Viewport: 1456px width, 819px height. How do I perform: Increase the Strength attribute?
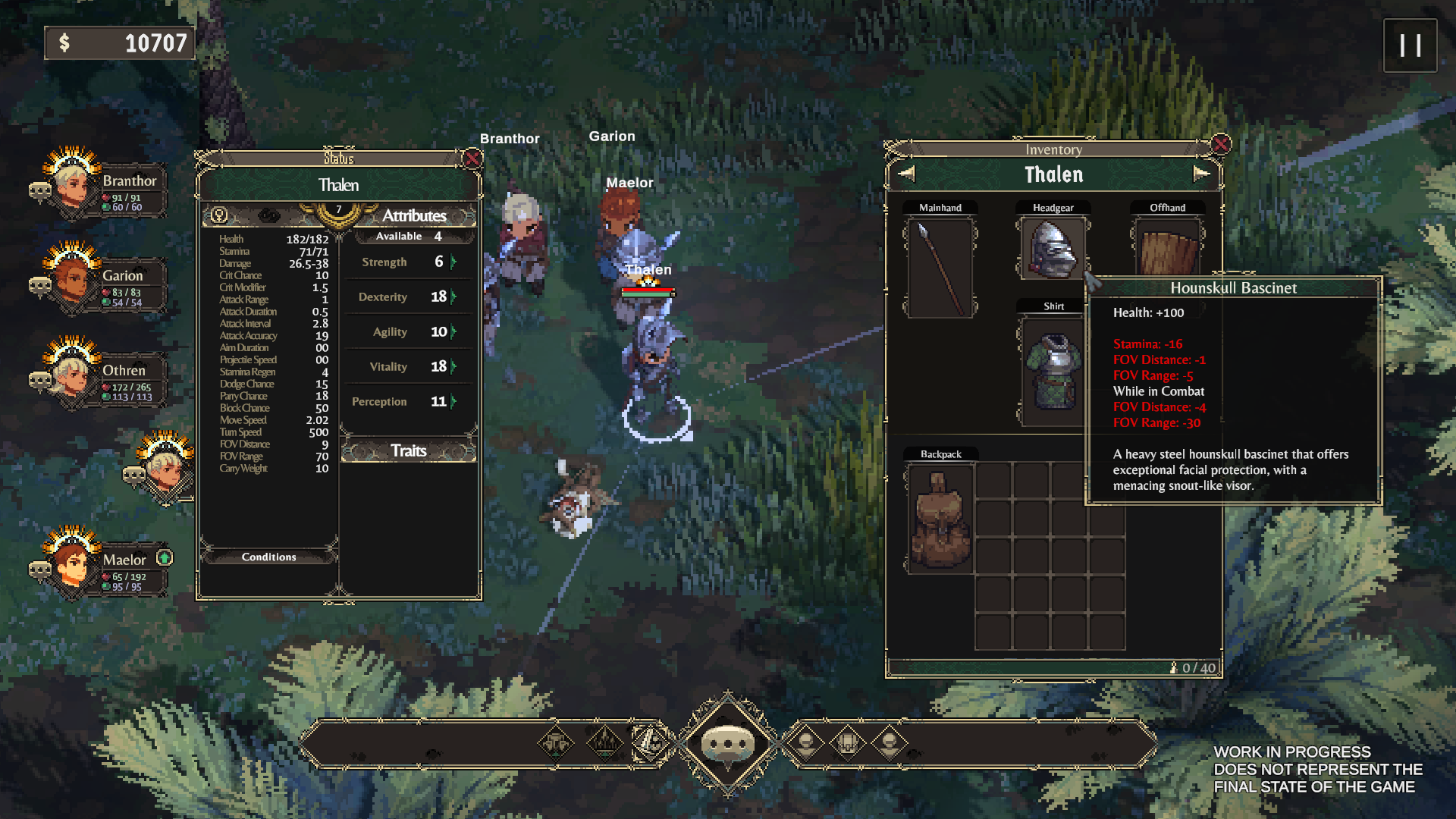(453, 262)
